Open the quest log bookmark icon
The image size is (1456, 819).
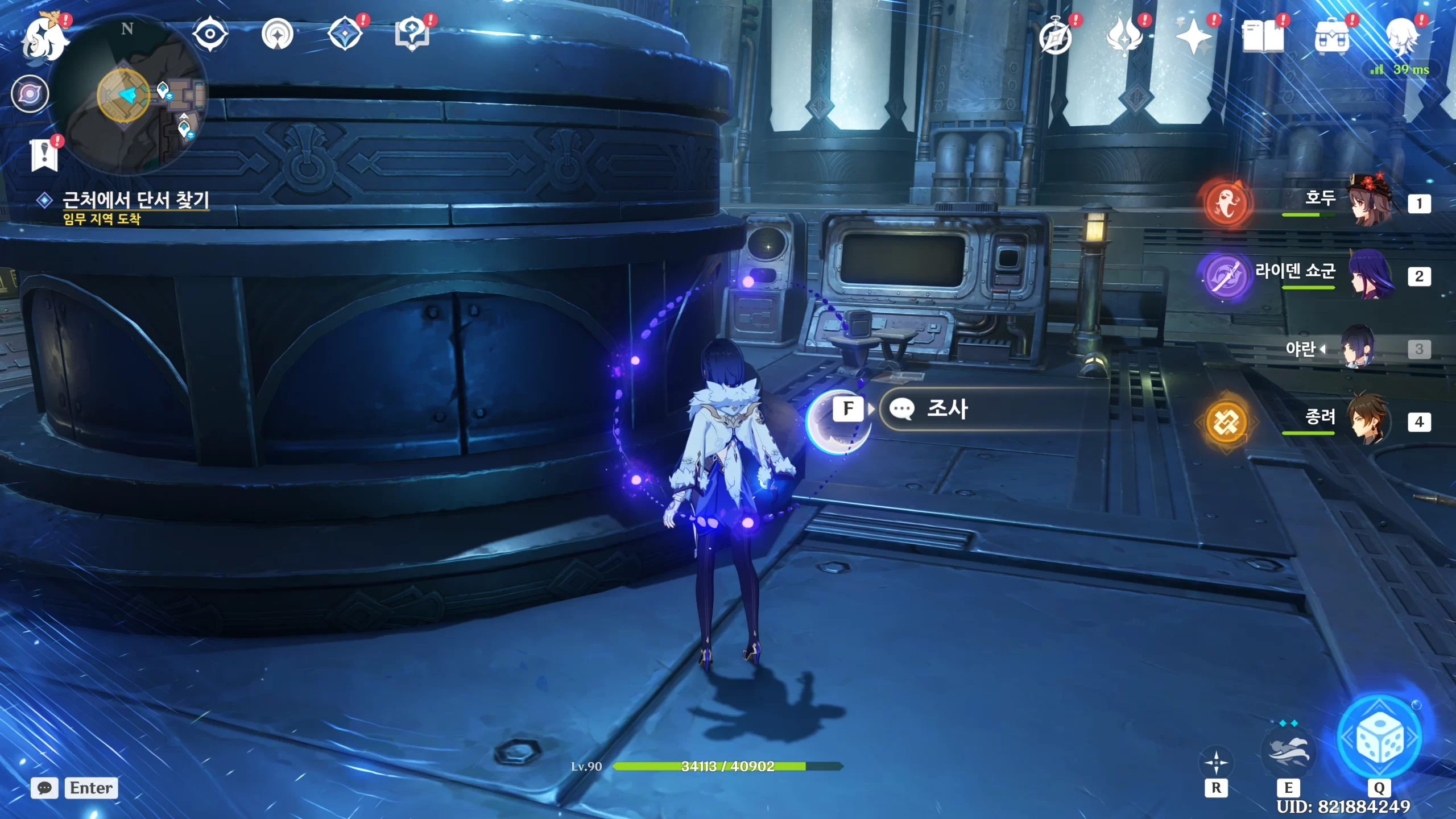[x=44, y=154]
